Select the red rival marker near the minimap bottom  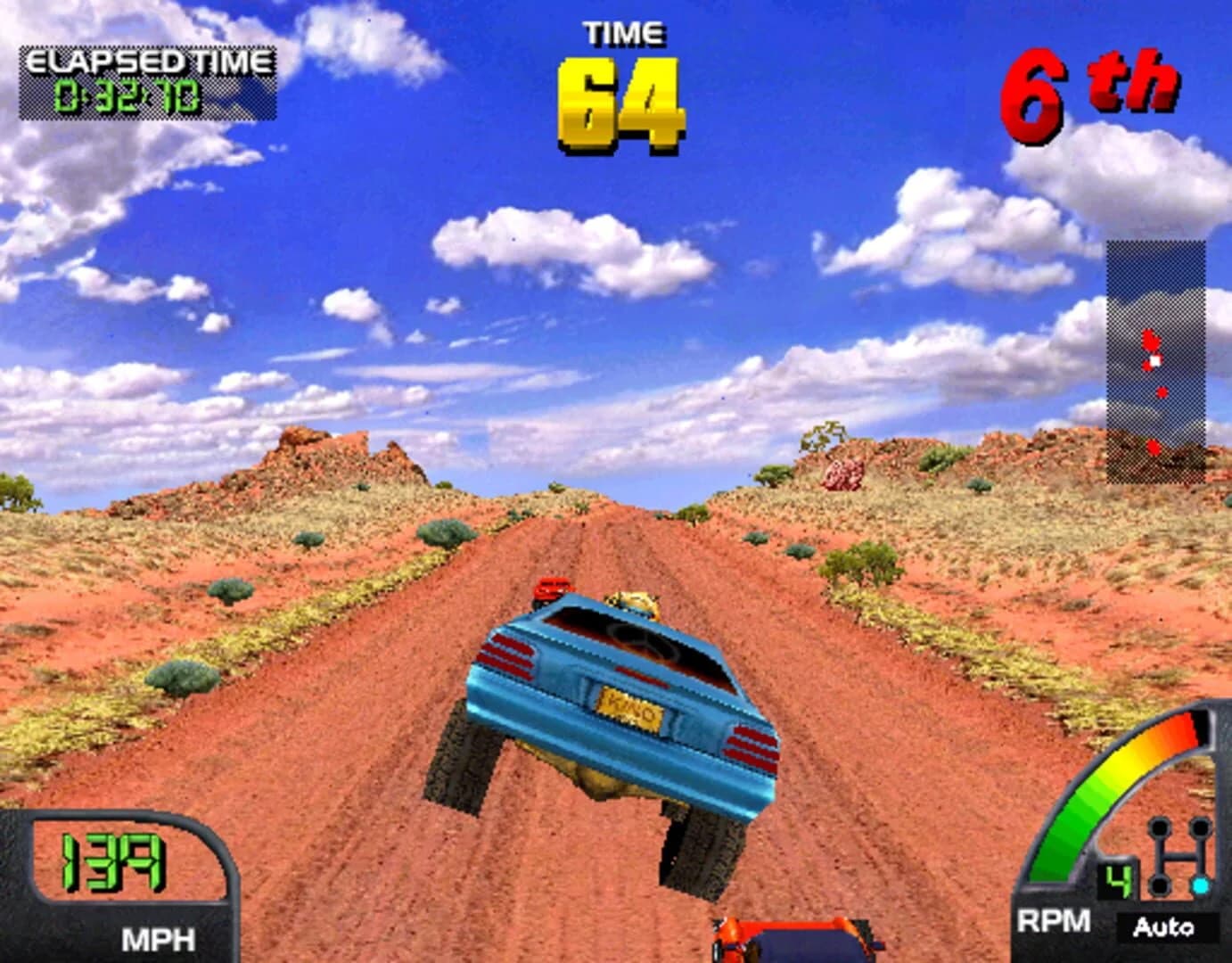[1151, 449]
